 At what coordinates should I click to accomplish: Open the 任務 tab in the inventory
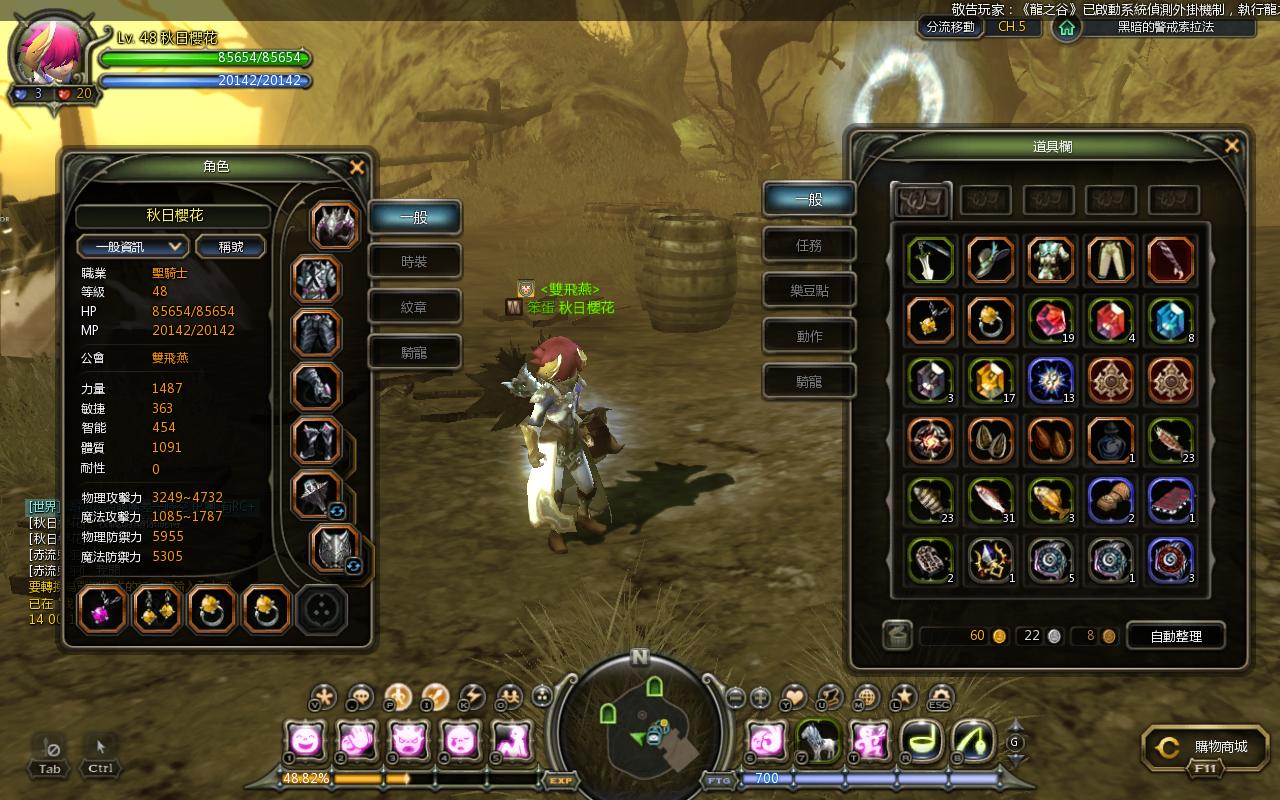point(809,245)
